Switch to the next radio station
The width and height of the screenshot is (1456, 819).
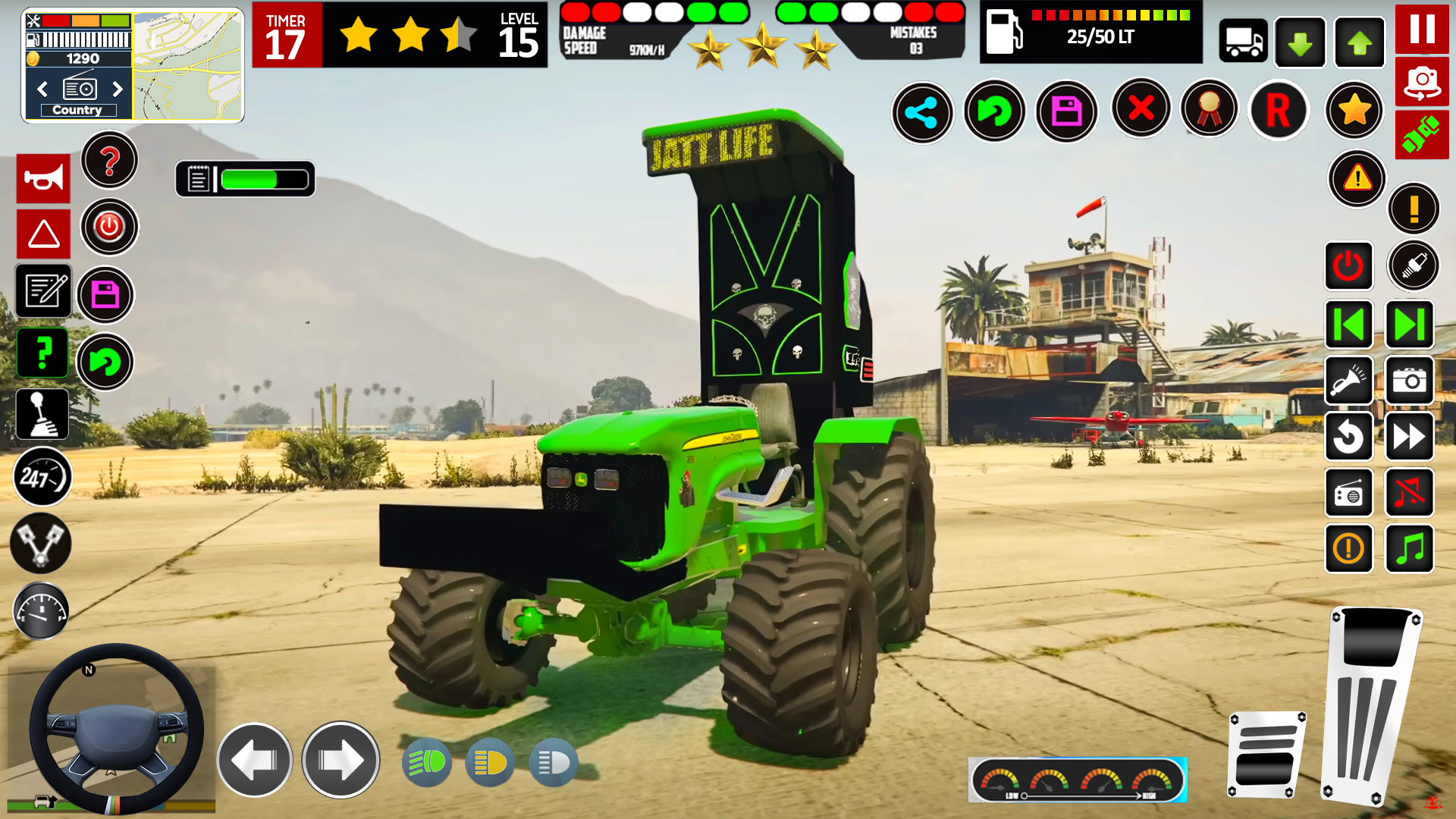[x=1409, y=325]
